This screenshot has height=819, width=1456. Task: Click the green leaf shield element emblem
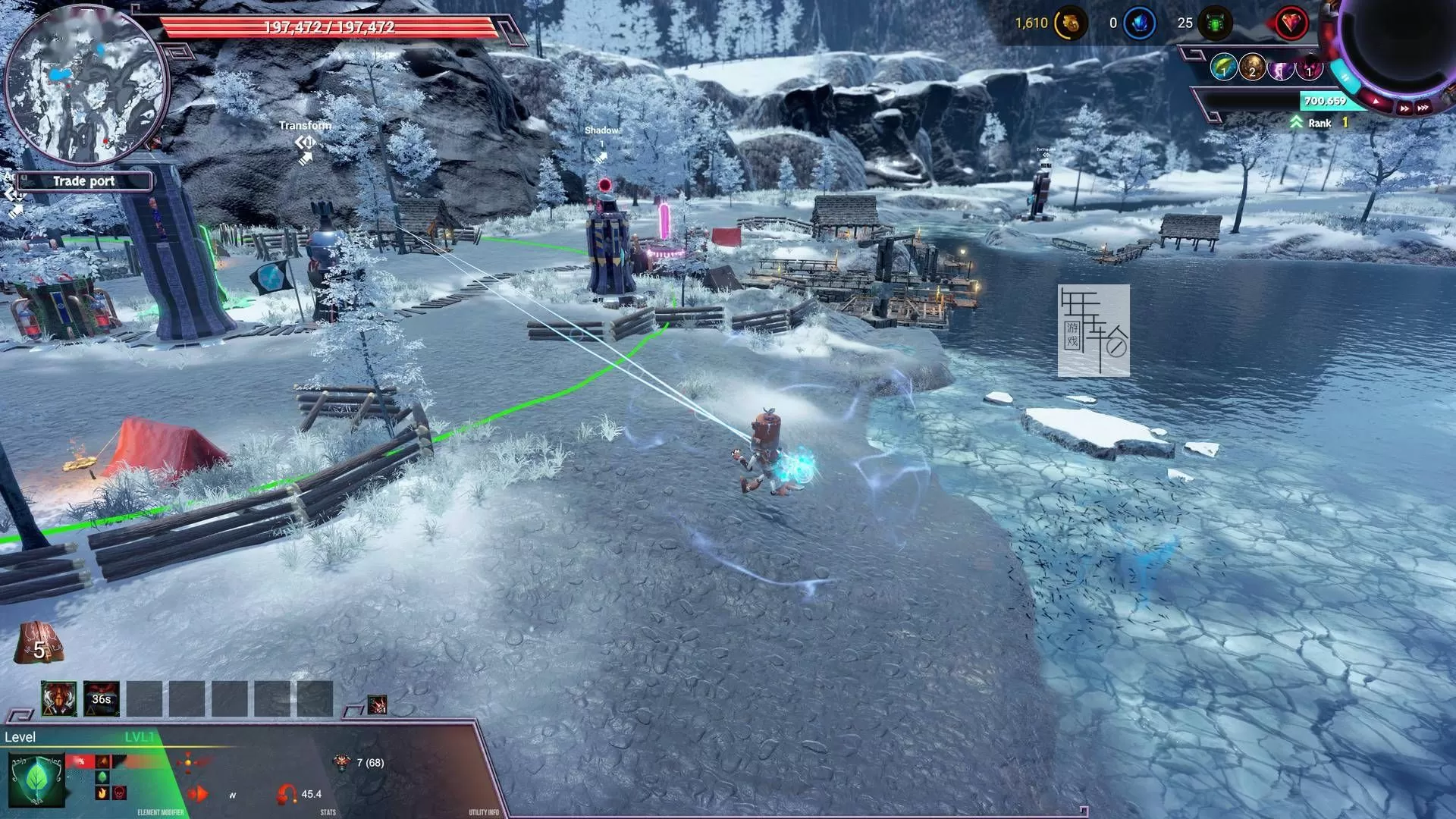point(36,780)
